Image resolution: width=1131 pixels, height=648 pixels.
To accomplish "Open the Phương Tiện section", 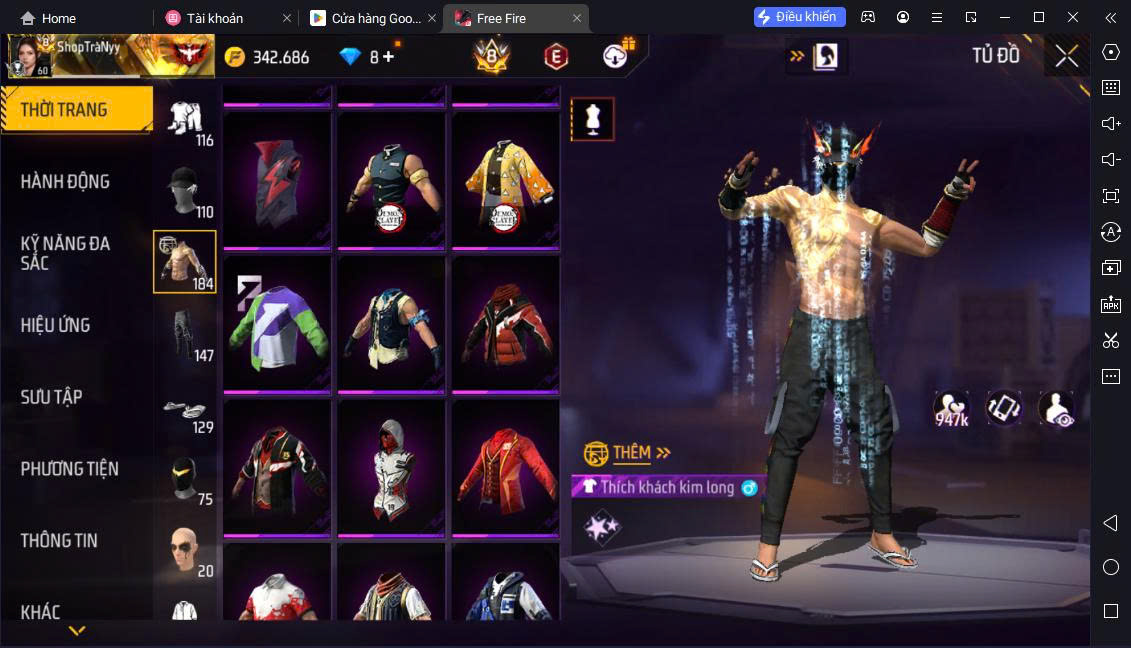I will 70,469.
